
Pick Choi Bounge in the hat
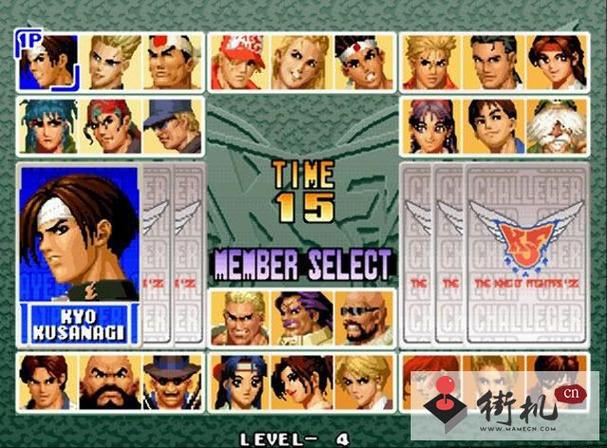click(x=170, y=381)
